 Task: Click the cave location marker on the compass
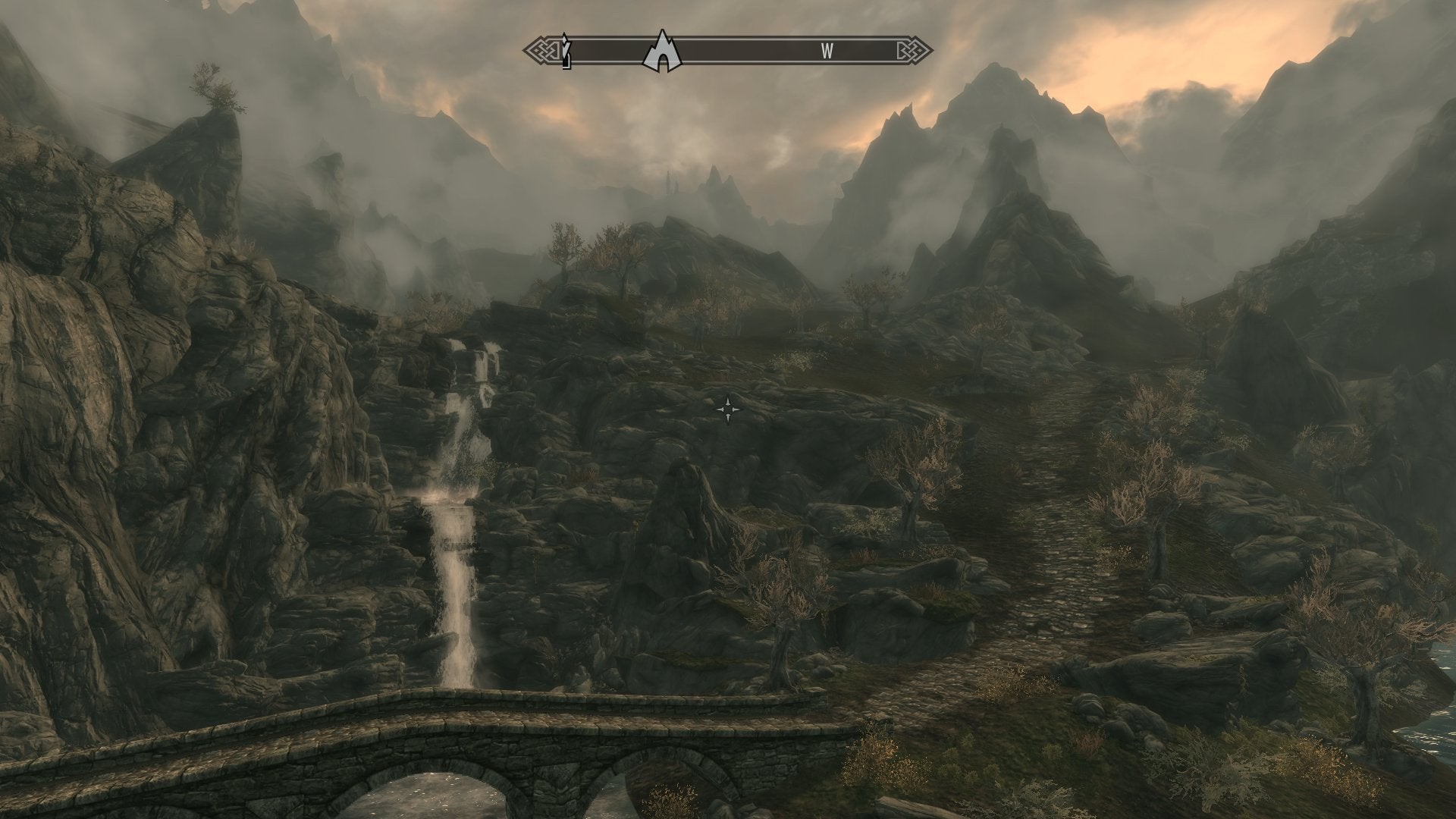pyautogui.click(x=662, y=52)
